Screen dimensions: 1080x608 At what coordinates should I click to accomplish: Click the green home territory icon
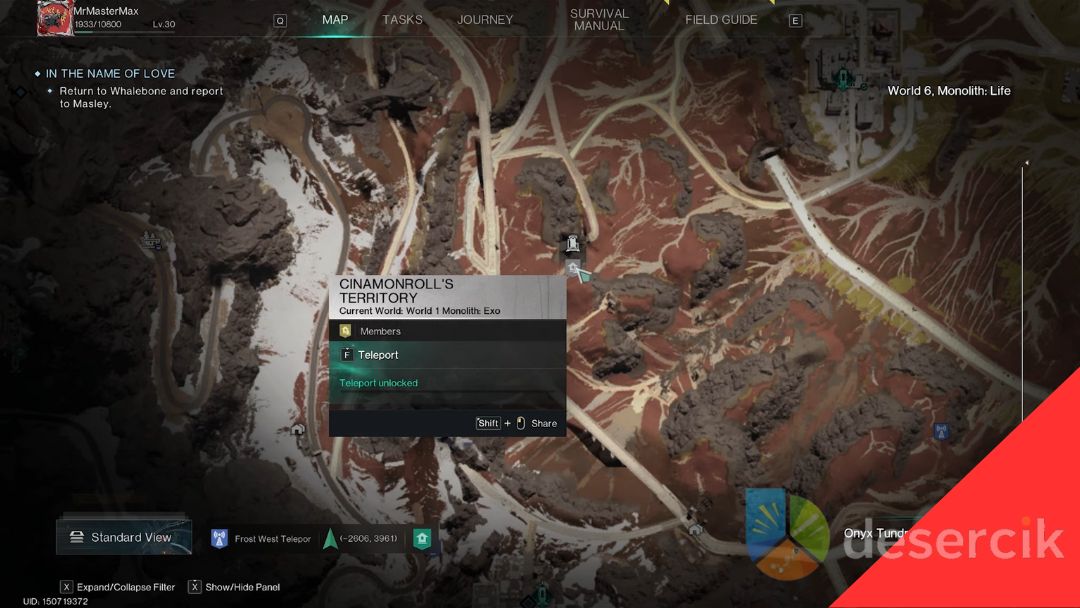(422, 539)
